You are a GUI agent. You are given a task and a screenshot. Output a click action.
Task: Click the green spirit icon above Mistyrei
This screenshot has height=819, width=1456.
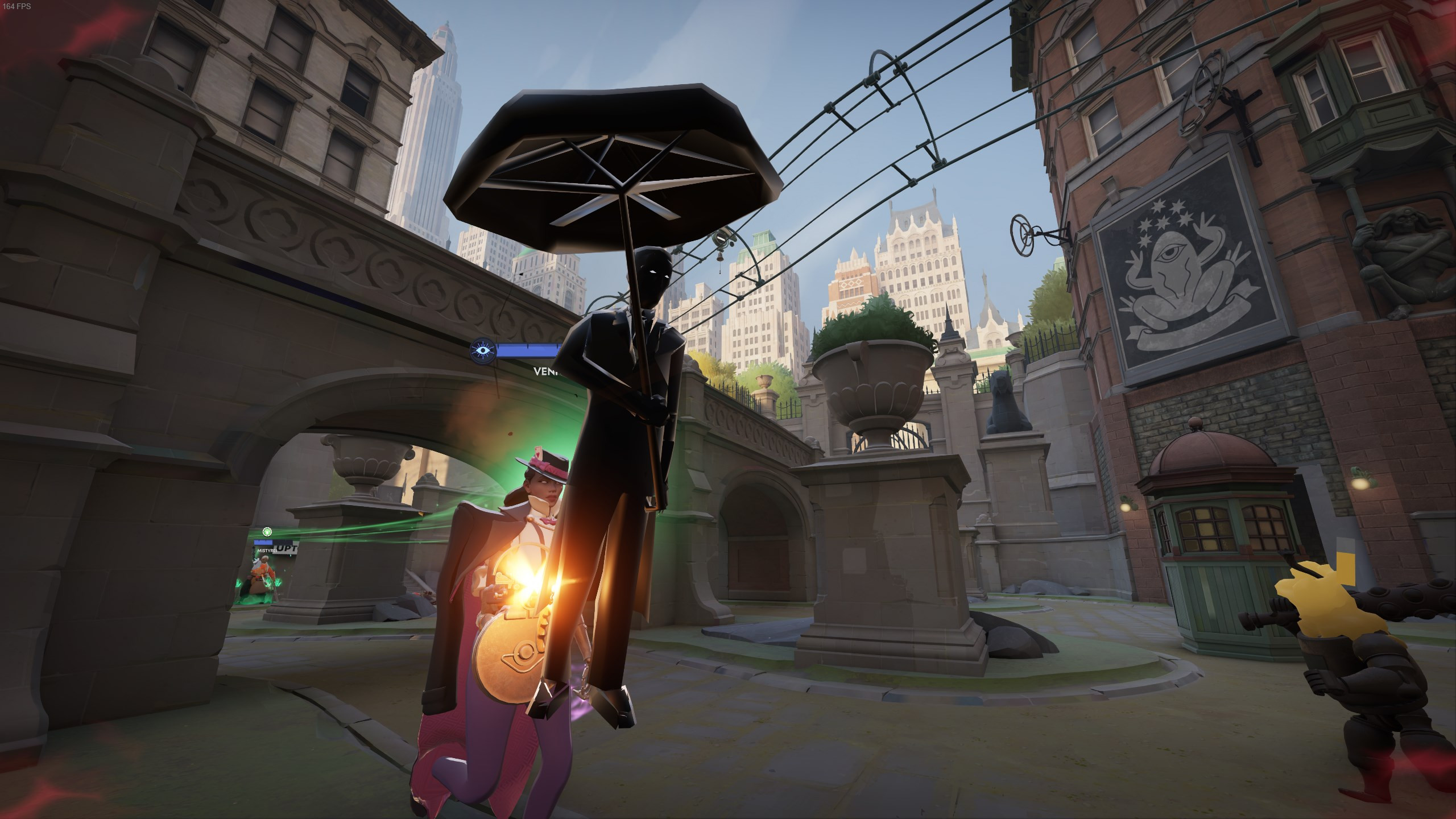(x=267, y=532)
